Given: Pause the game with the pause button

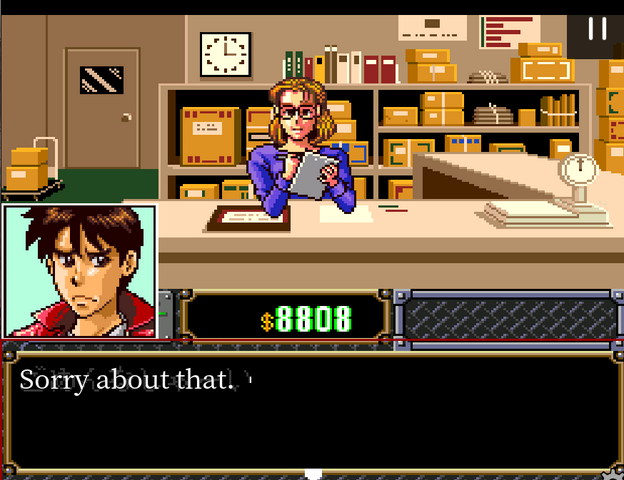Looking at the screenshot, I should tap(597, 28).
